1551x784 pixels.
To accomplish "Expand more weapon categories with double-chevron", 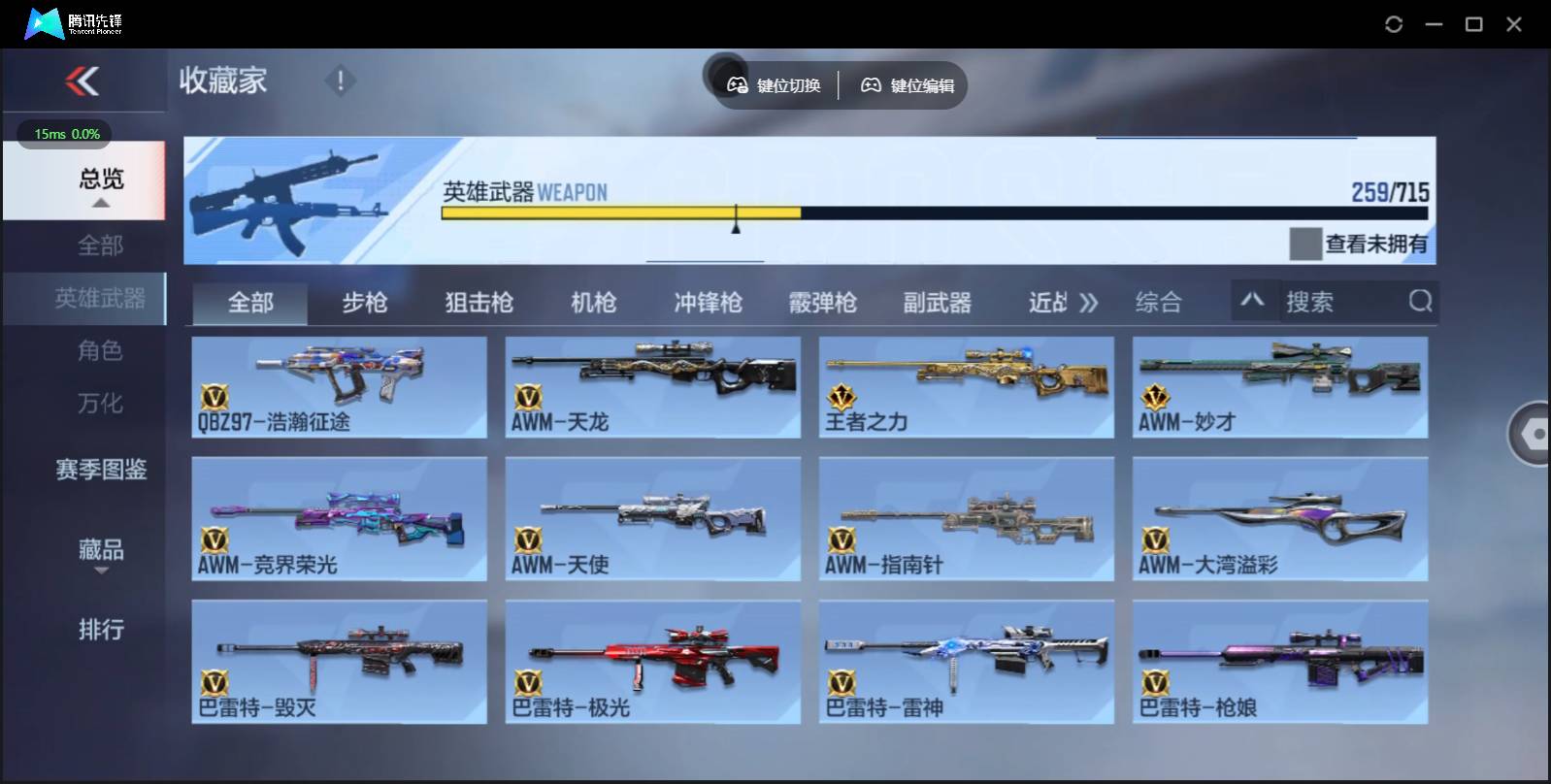I will pyautogui.click(x=1091, y=302).
